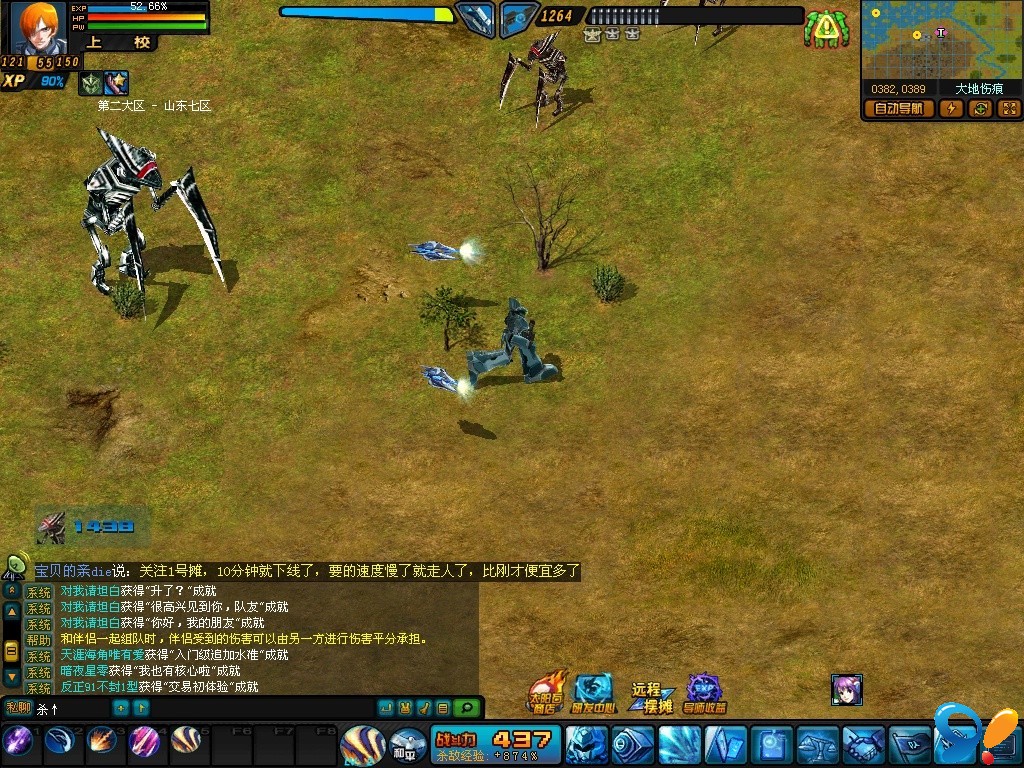This screenshot has height=768, width=1024.
Task: Open the minimap of 大地伤痕
Action: [940, 40]
